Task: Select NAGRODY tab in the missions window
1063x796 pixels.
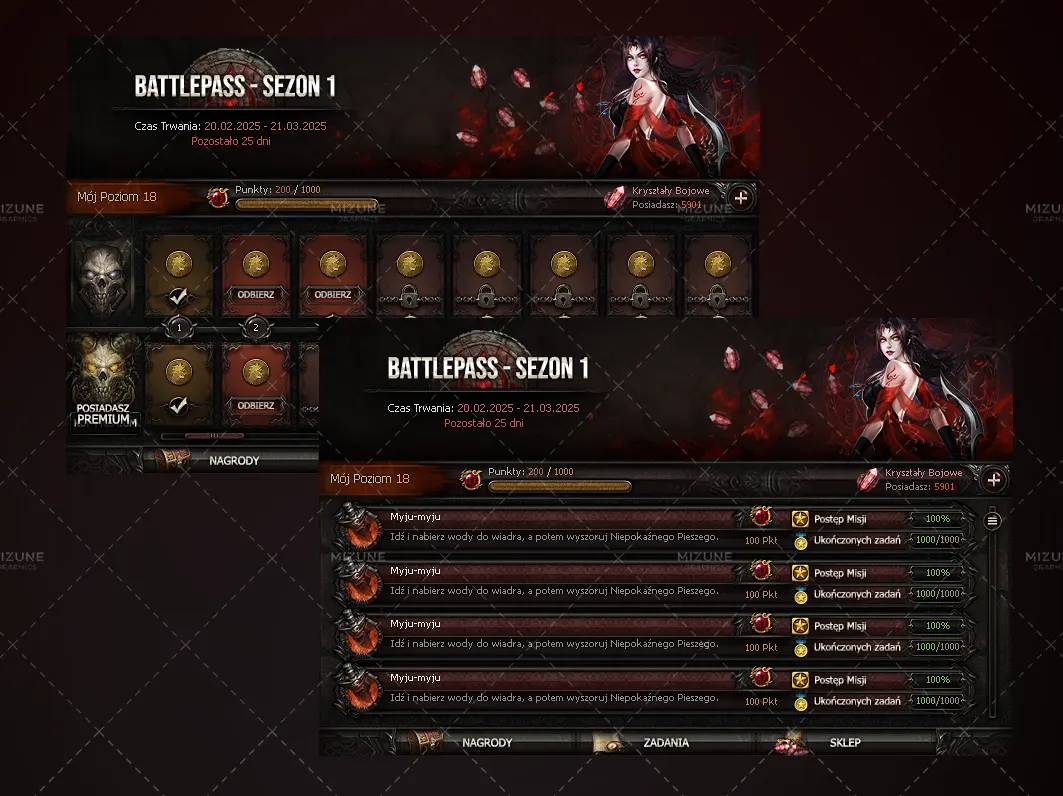Action: coord(486,743)
